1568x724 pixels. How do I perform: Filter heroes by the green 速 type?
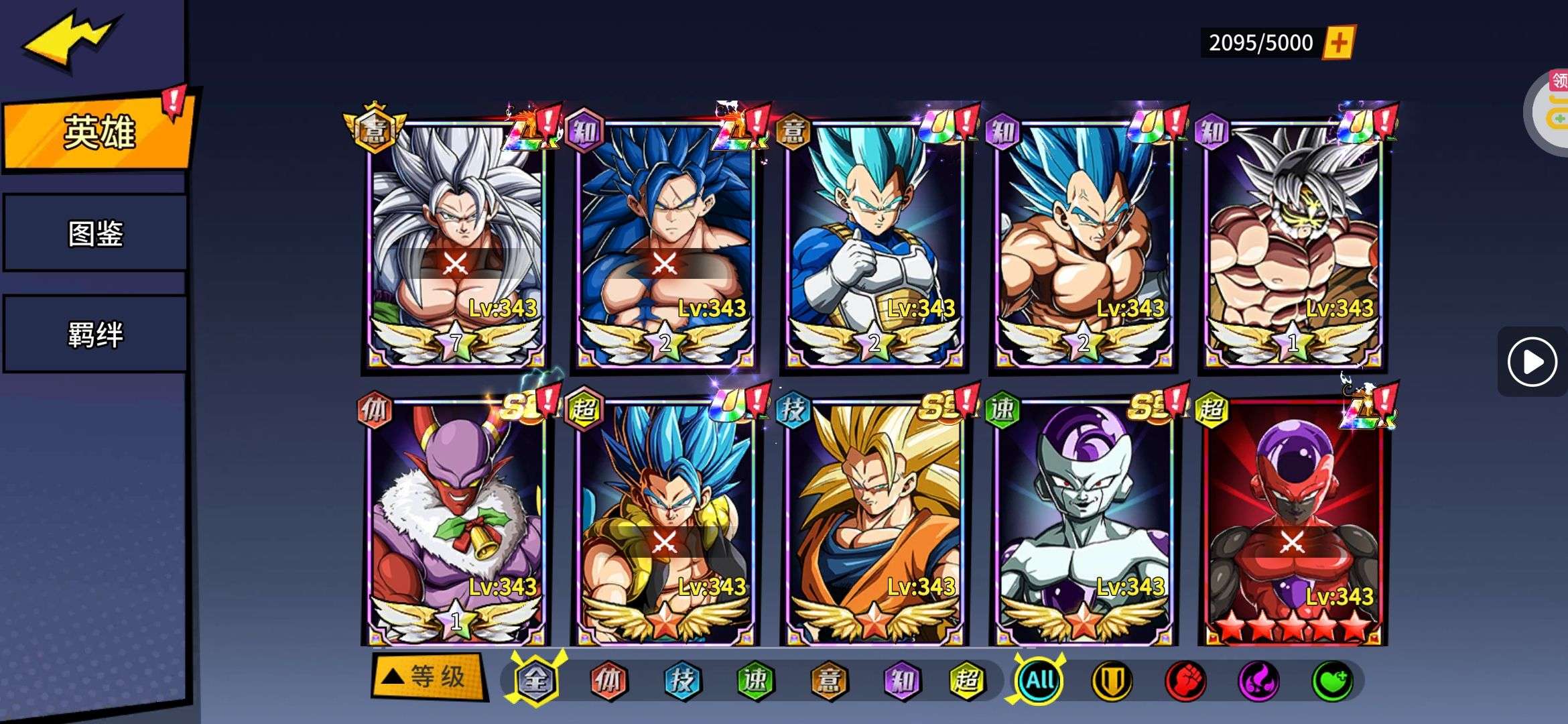click(755, 680)
